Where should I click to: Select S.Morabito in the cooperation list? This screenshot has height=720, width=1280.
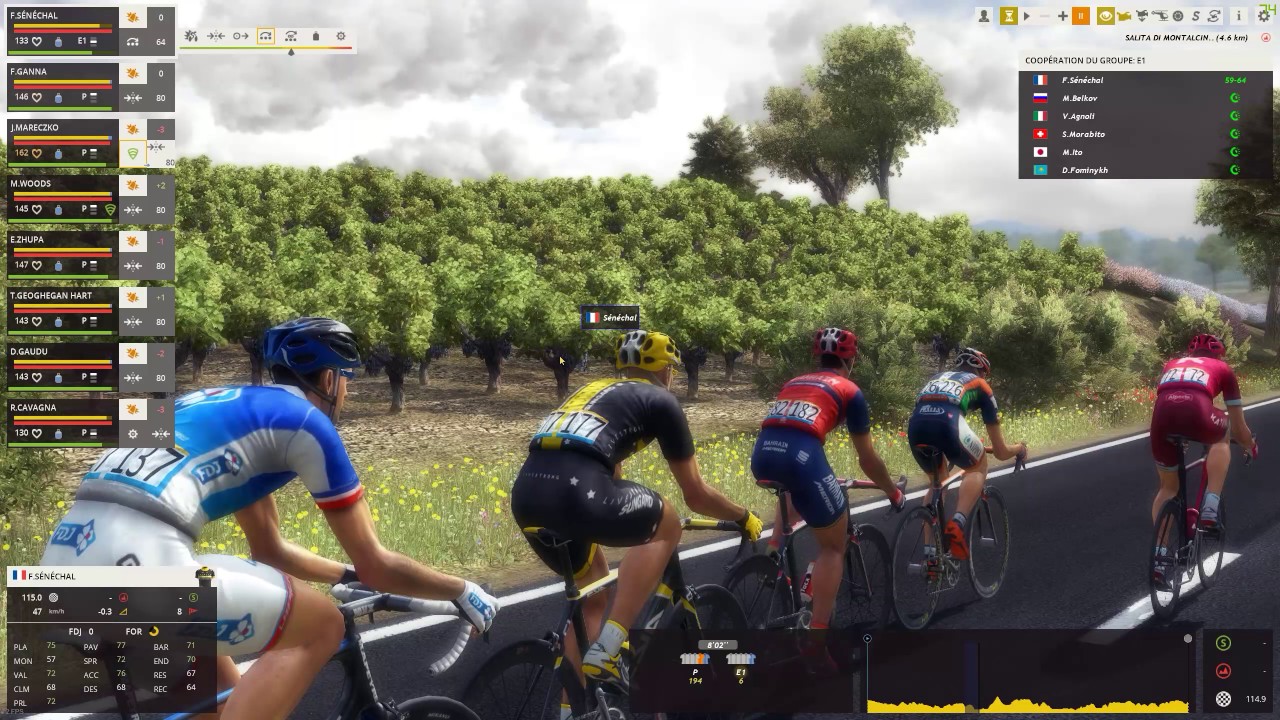1083,134
